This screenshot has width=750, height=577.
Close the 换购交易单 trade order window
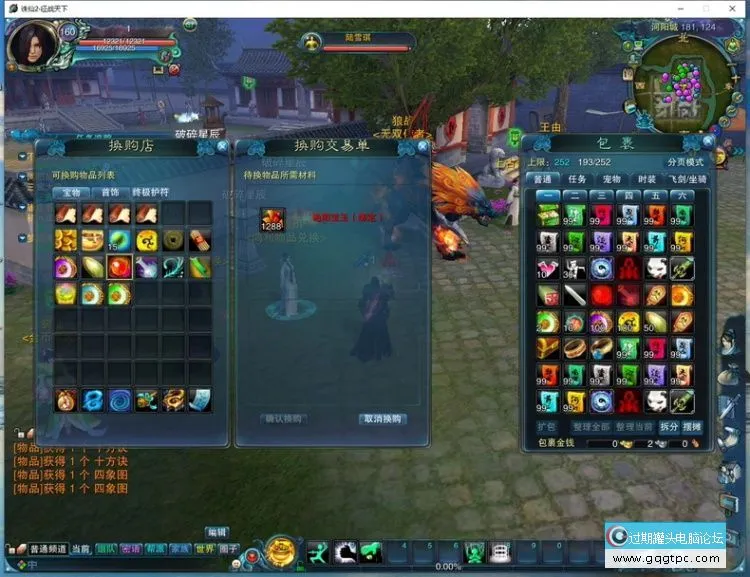[423, 146]
